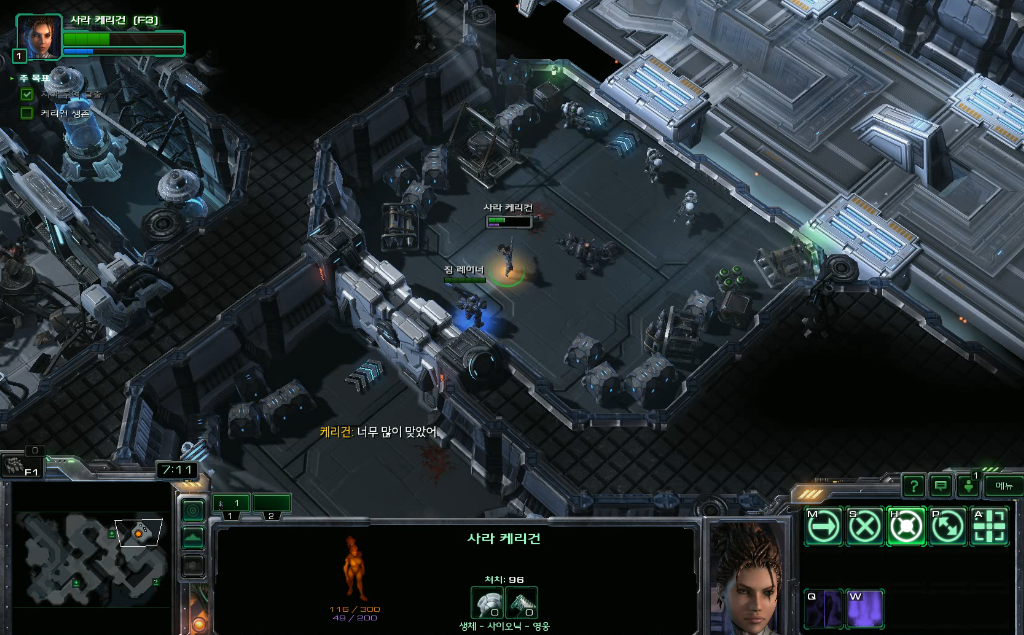Image resolution: width=1024 pixels, height=635 pixels.
Task: Select control group 2 tab
Action: click(271, 503)
